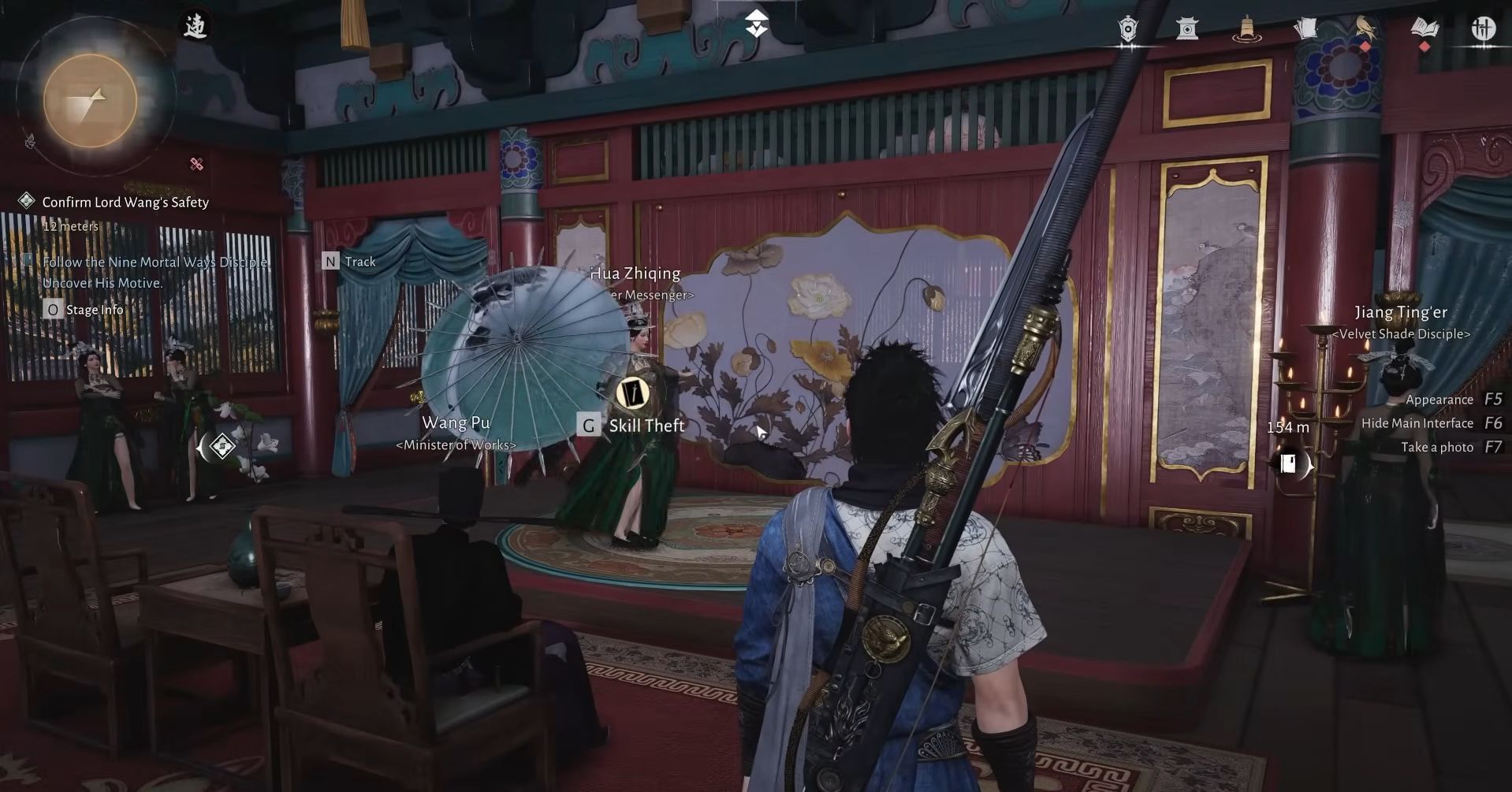Click the documents/papers icon in top menu
This screenshot has height=792, width=1512.
pyautogui.click(x=1306, y=27)
